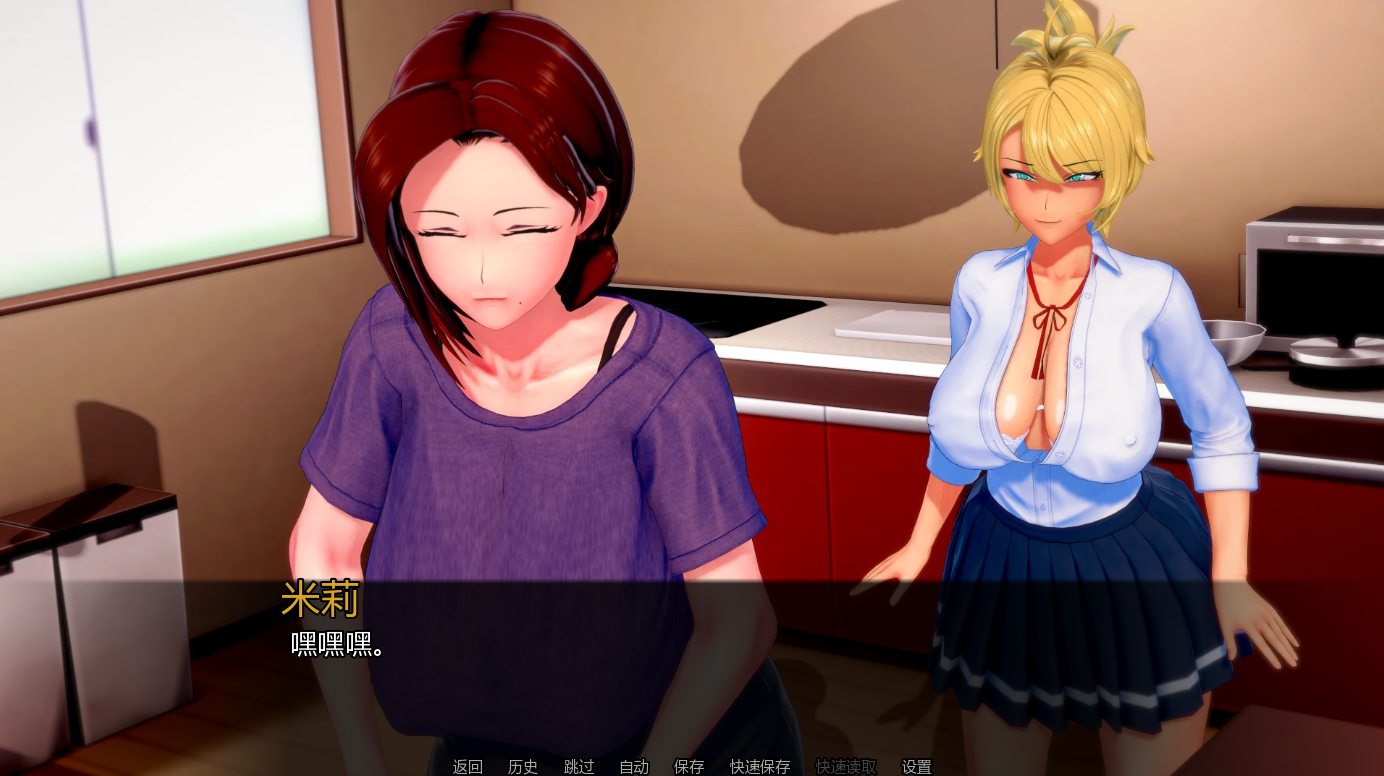Click the 返回 (Back) button
The width and height of the screenshot is (1384, 776).
[467, 767]
